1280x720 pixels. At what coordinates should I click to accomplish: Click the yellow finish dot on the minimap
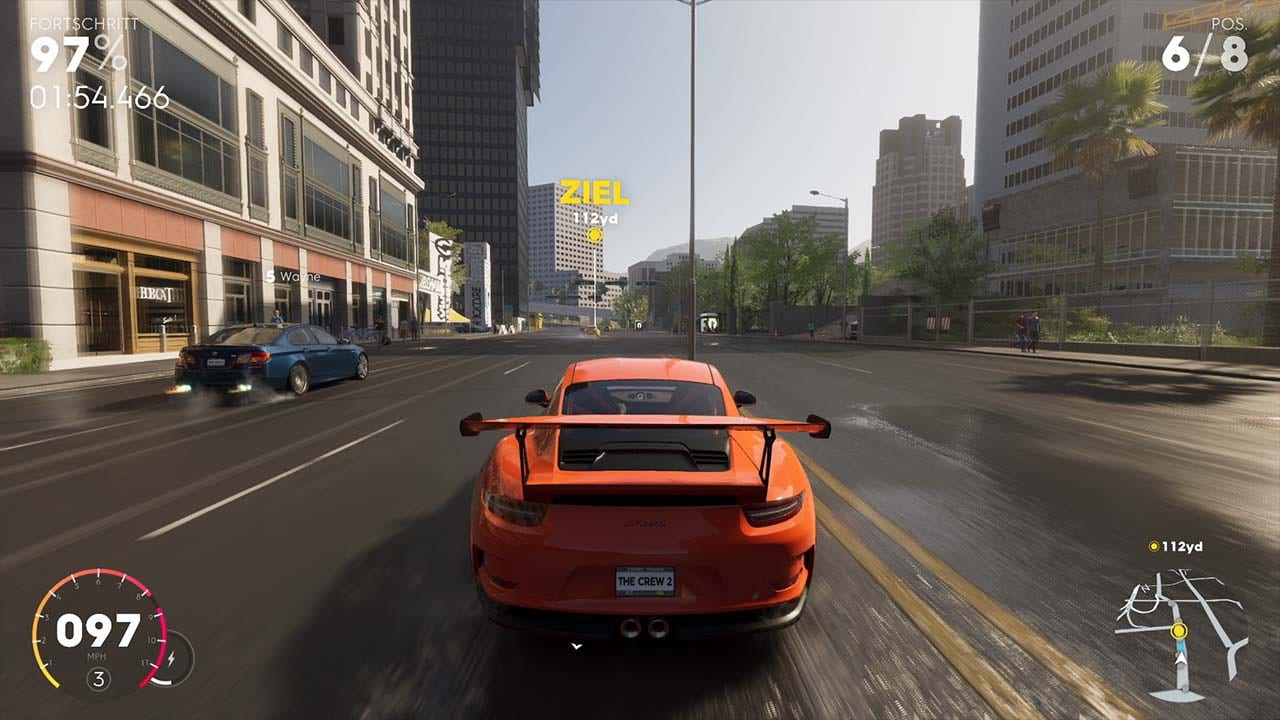(1179, 631)
